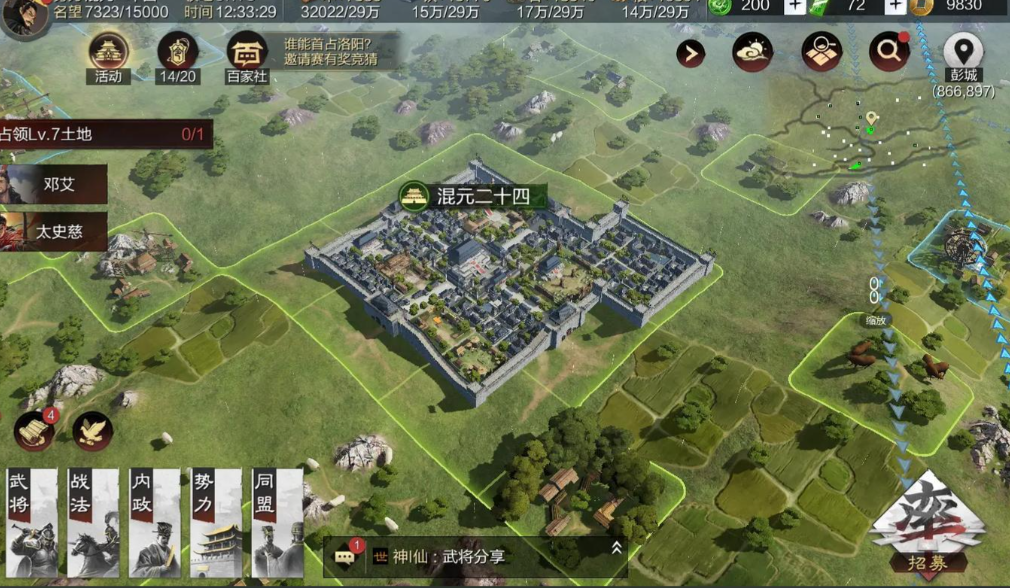Open the 势力 faction menu card
The width and height of the screenshot is (1010, 588).
[x=215, y=523]
